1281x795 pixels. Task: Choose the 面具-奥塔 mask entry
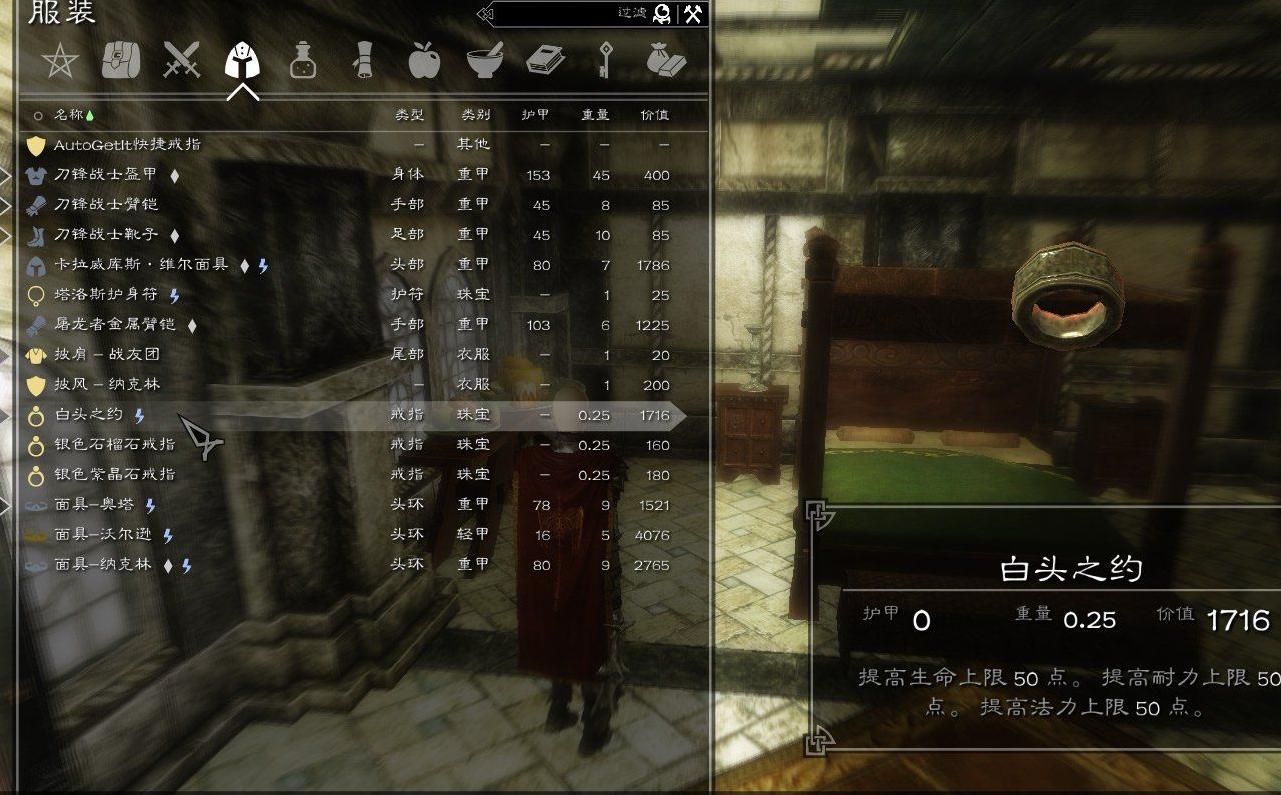click(x=97, y=505)
